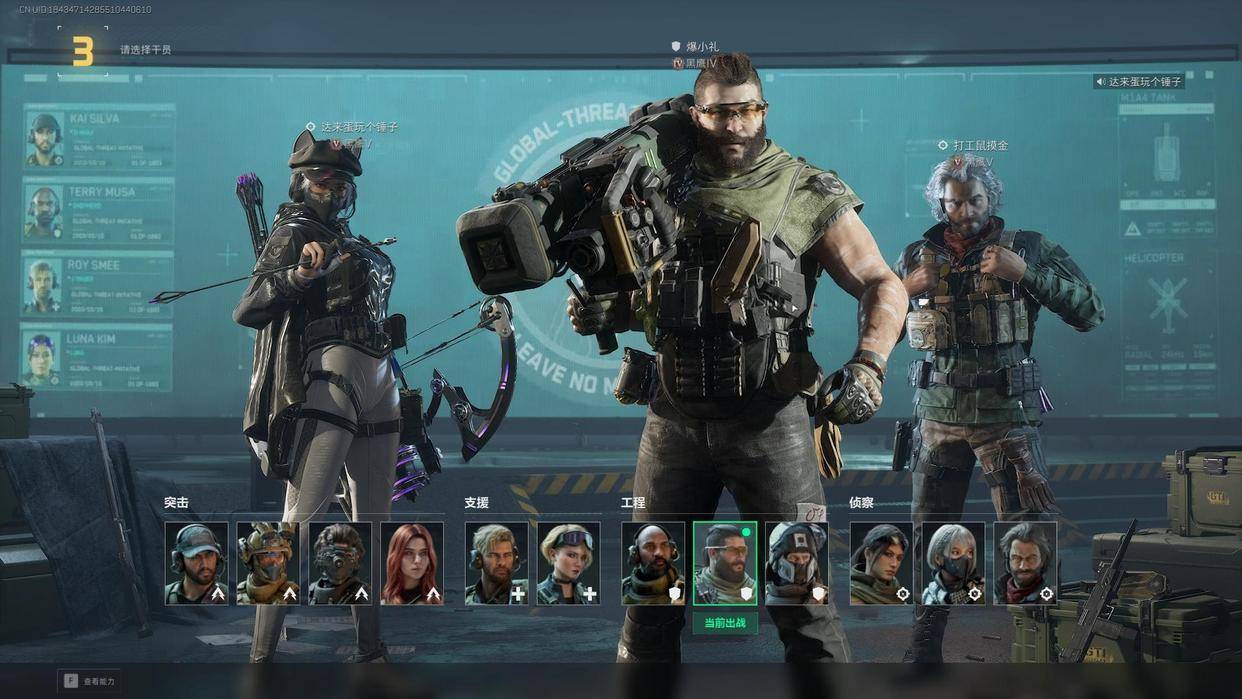Pick the assault operator wearing a dark full-face mask

point(340,563)
